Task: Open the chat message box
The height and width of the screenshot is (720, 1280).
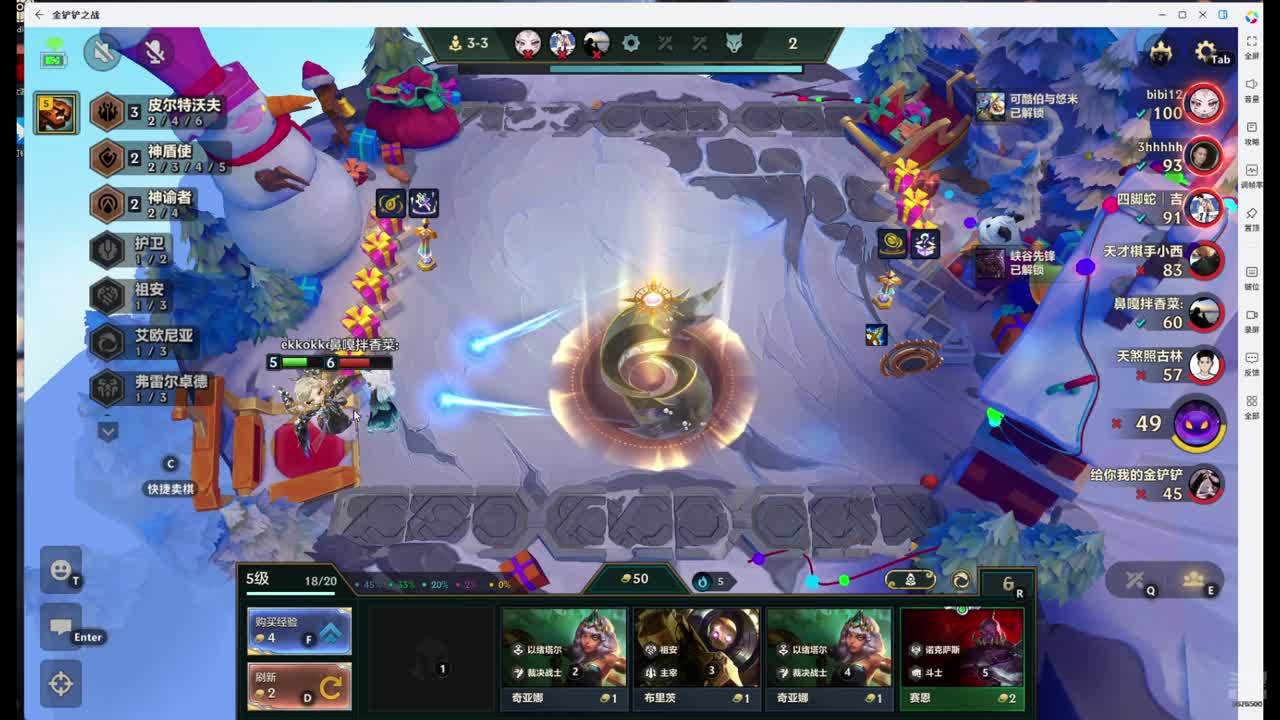Action: 60,628
